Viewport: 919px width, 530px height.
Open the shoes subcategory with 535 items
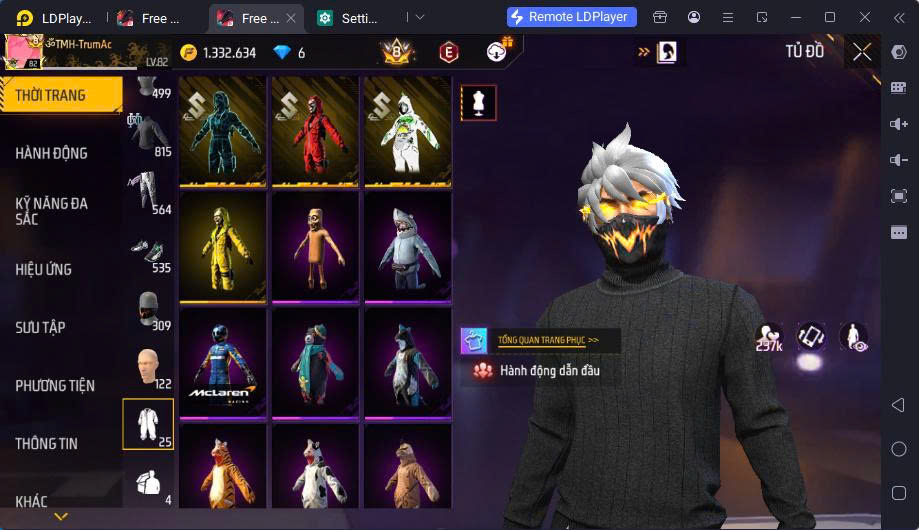148,252
